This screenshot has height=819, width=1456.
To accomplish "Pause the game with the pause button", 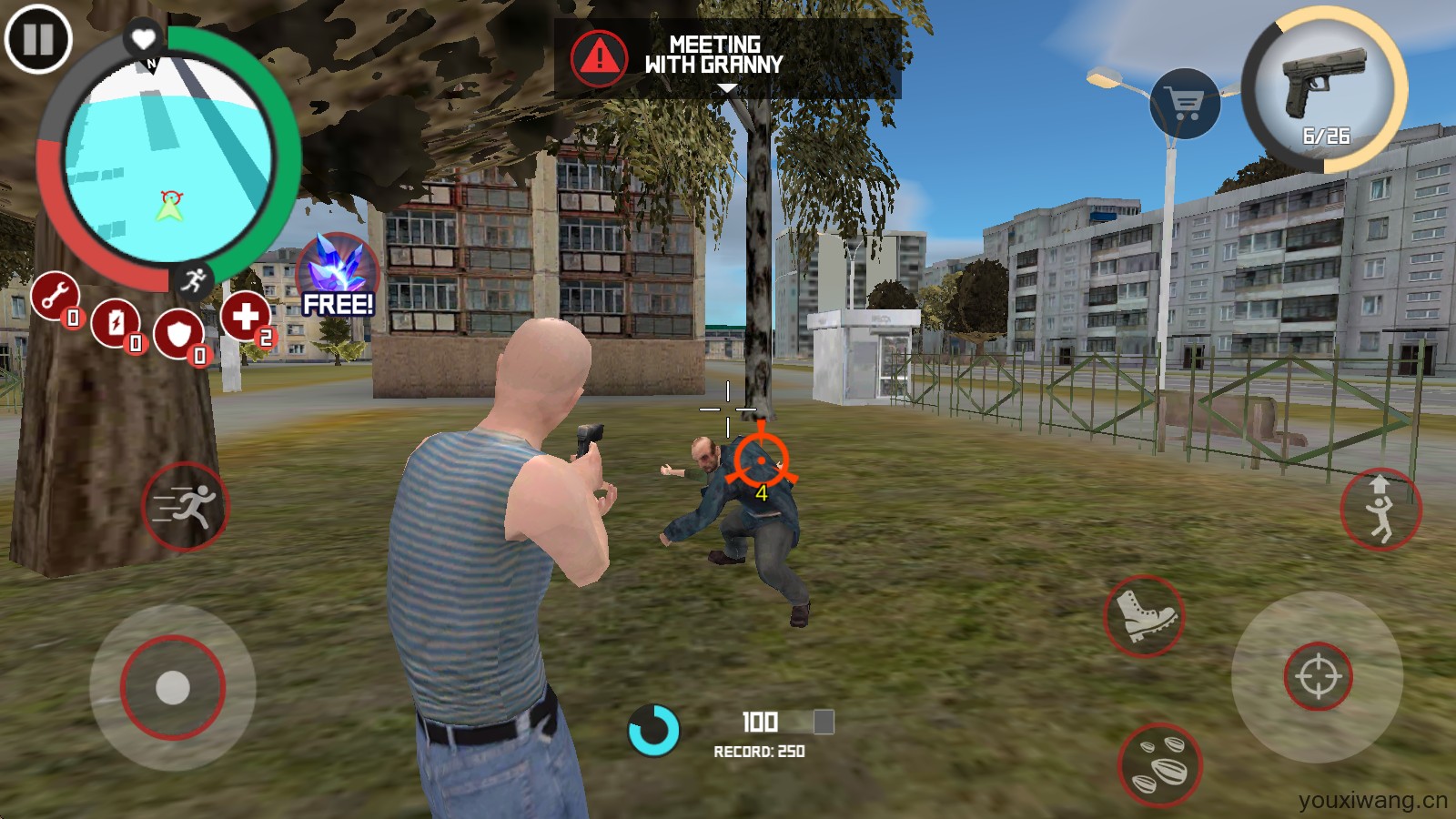I will 38,39.
